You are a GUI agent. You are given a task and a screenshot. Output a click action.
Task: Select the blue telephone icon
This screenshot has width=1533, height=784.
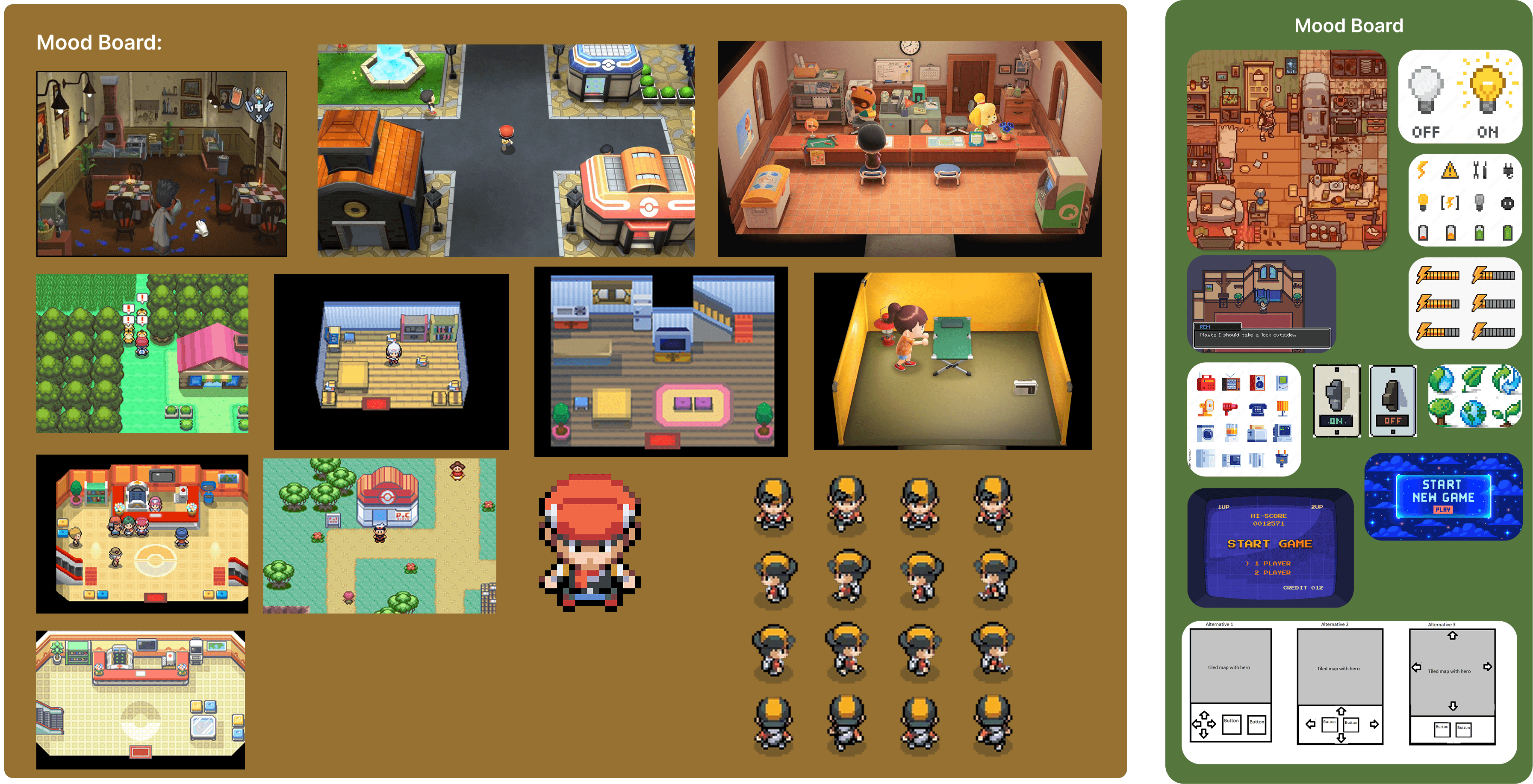[x=1258, y=410]
